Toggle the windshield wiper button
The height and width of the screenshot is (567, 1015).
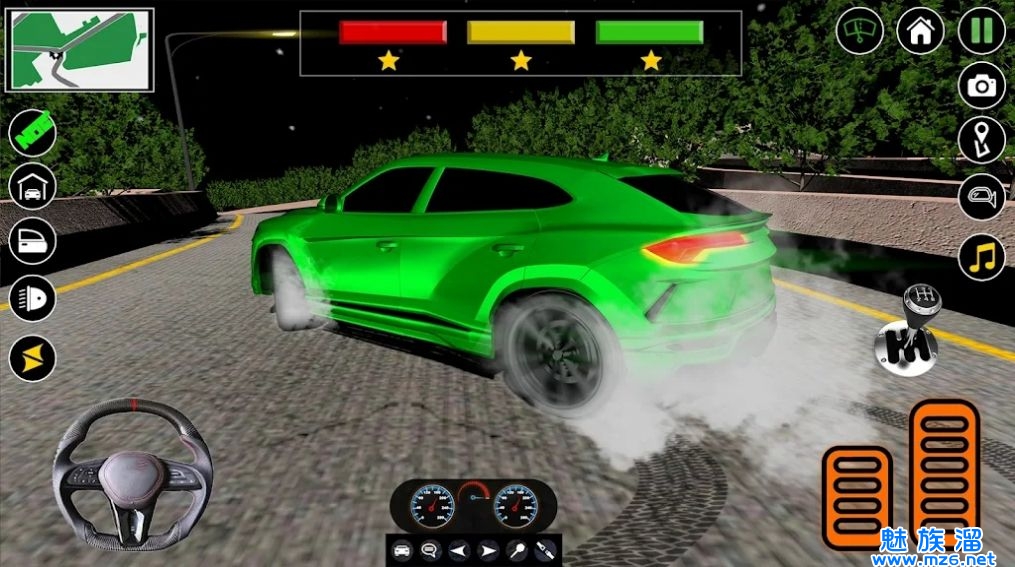click(859, 31)
